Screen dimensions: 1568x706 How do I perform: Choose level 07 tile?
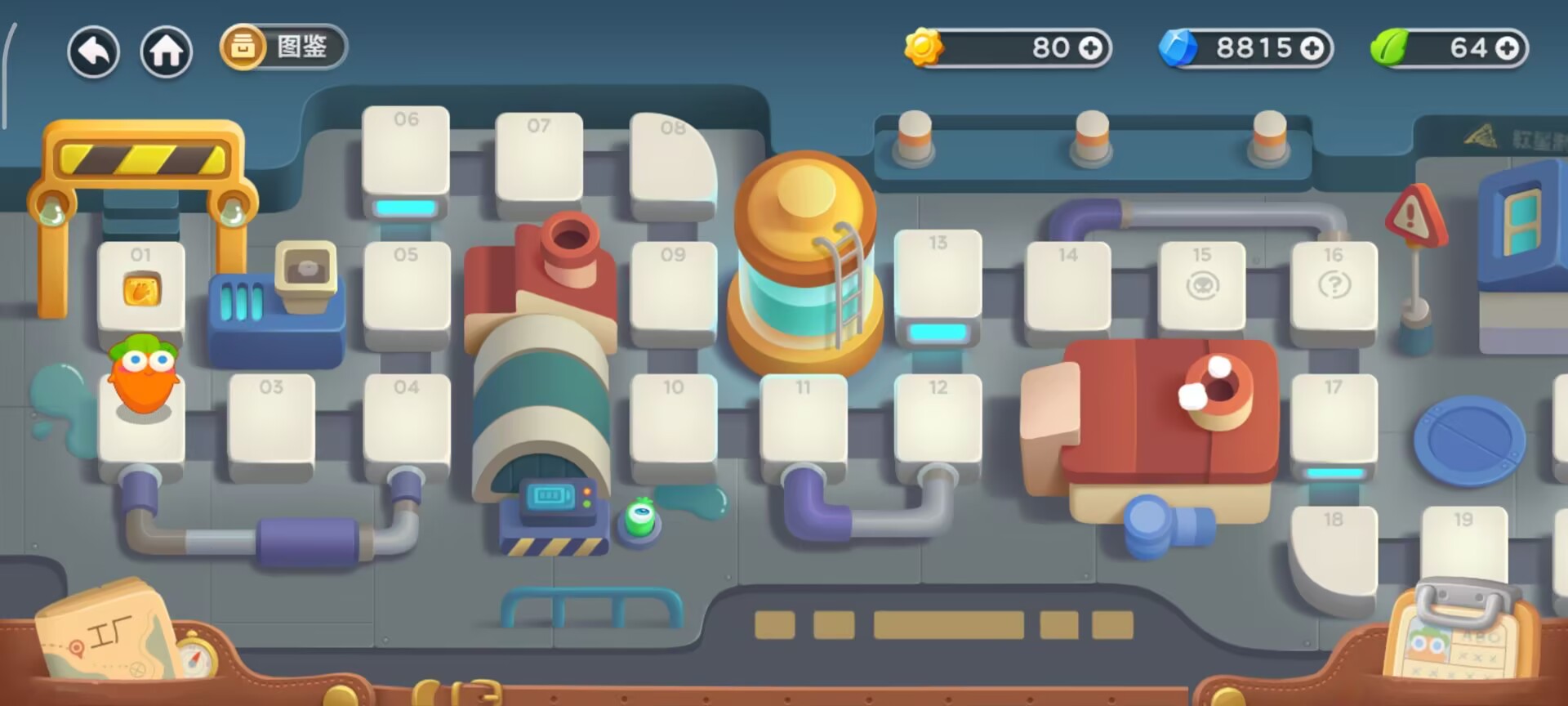click(x=539, y=157)
